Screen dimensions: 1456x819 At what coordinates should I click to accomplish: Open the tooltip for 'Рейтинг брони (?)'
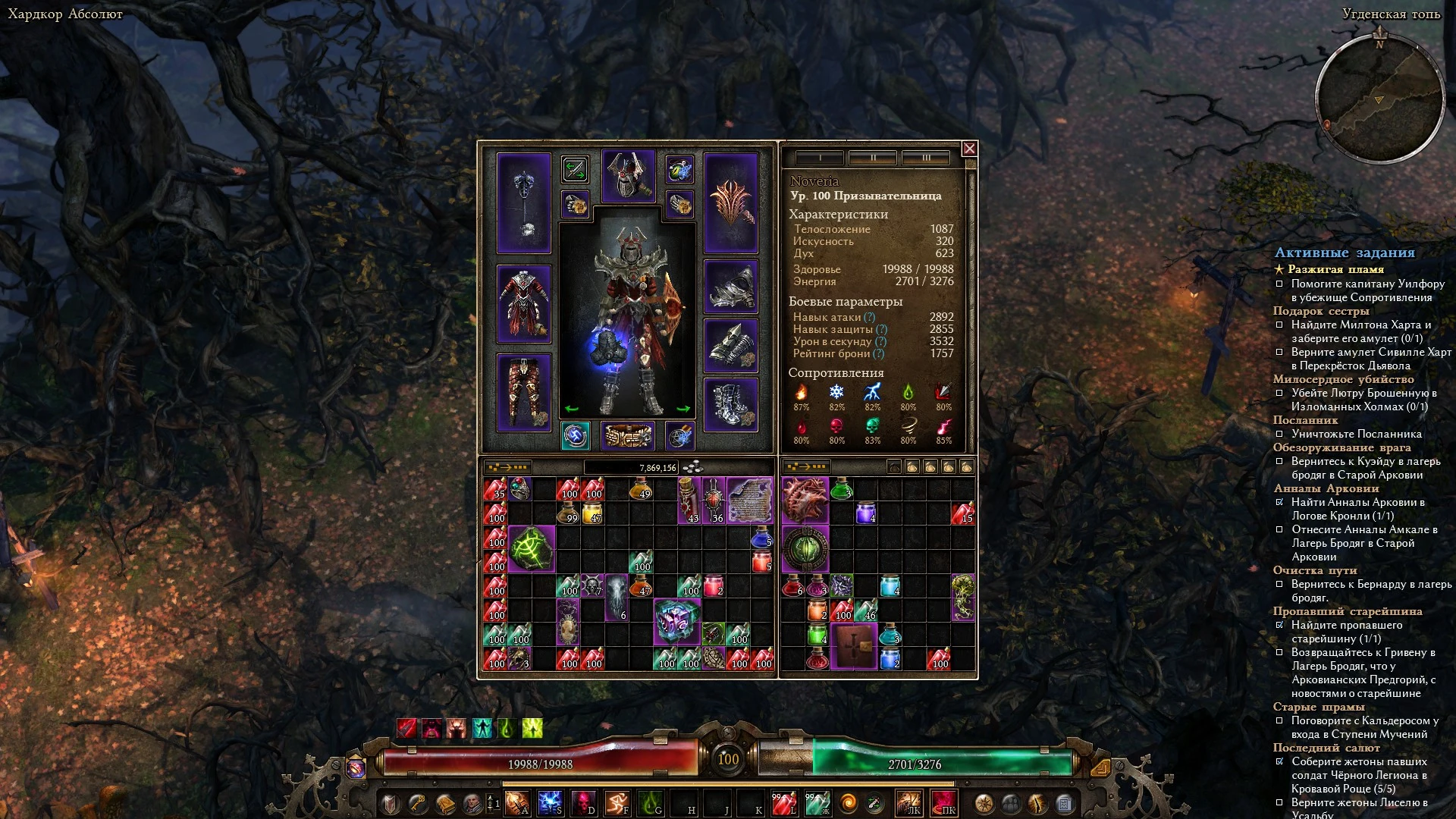pos(880,353)
